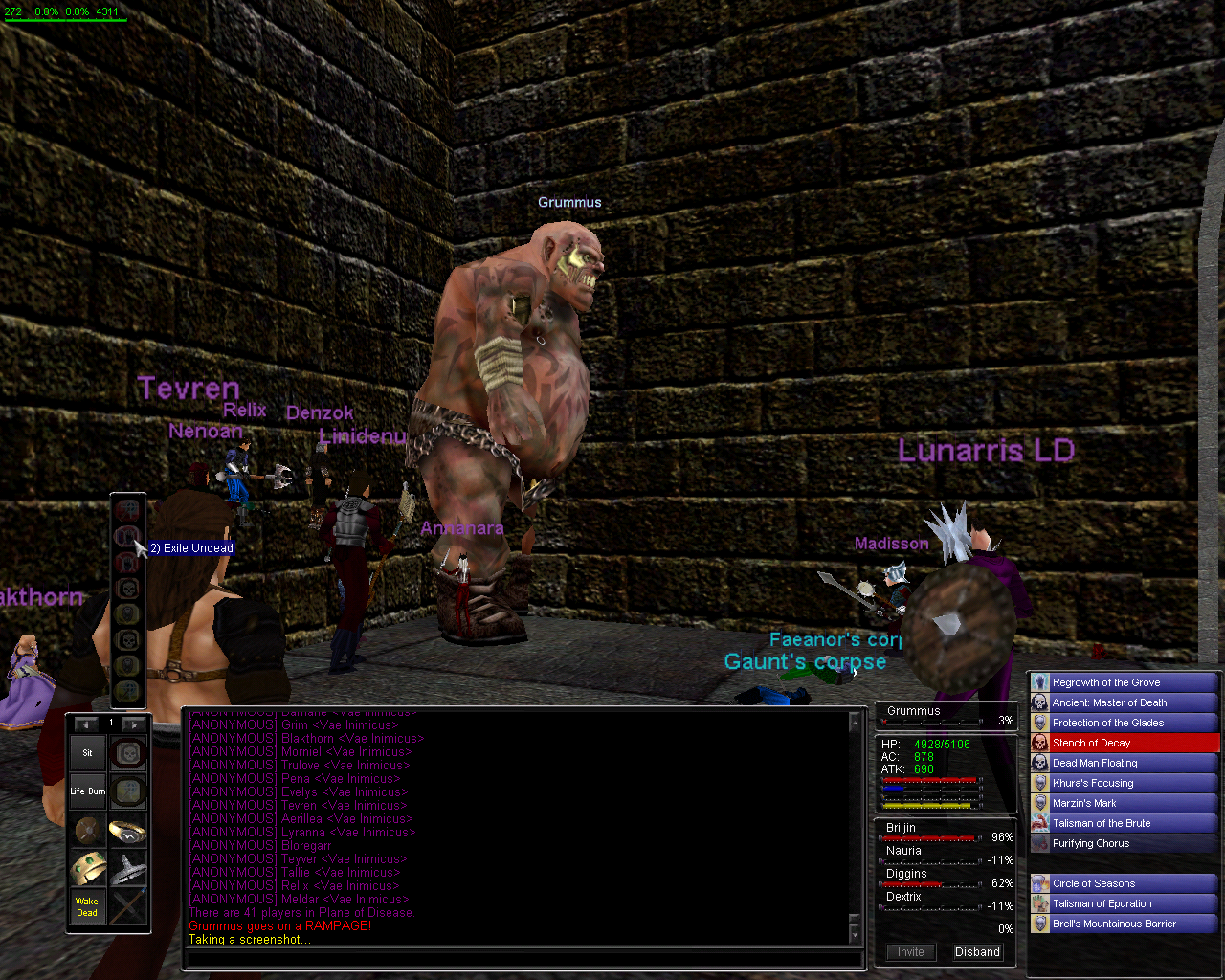
Task: Select Nauria in the group window
Action: click(x=903, y=851)
